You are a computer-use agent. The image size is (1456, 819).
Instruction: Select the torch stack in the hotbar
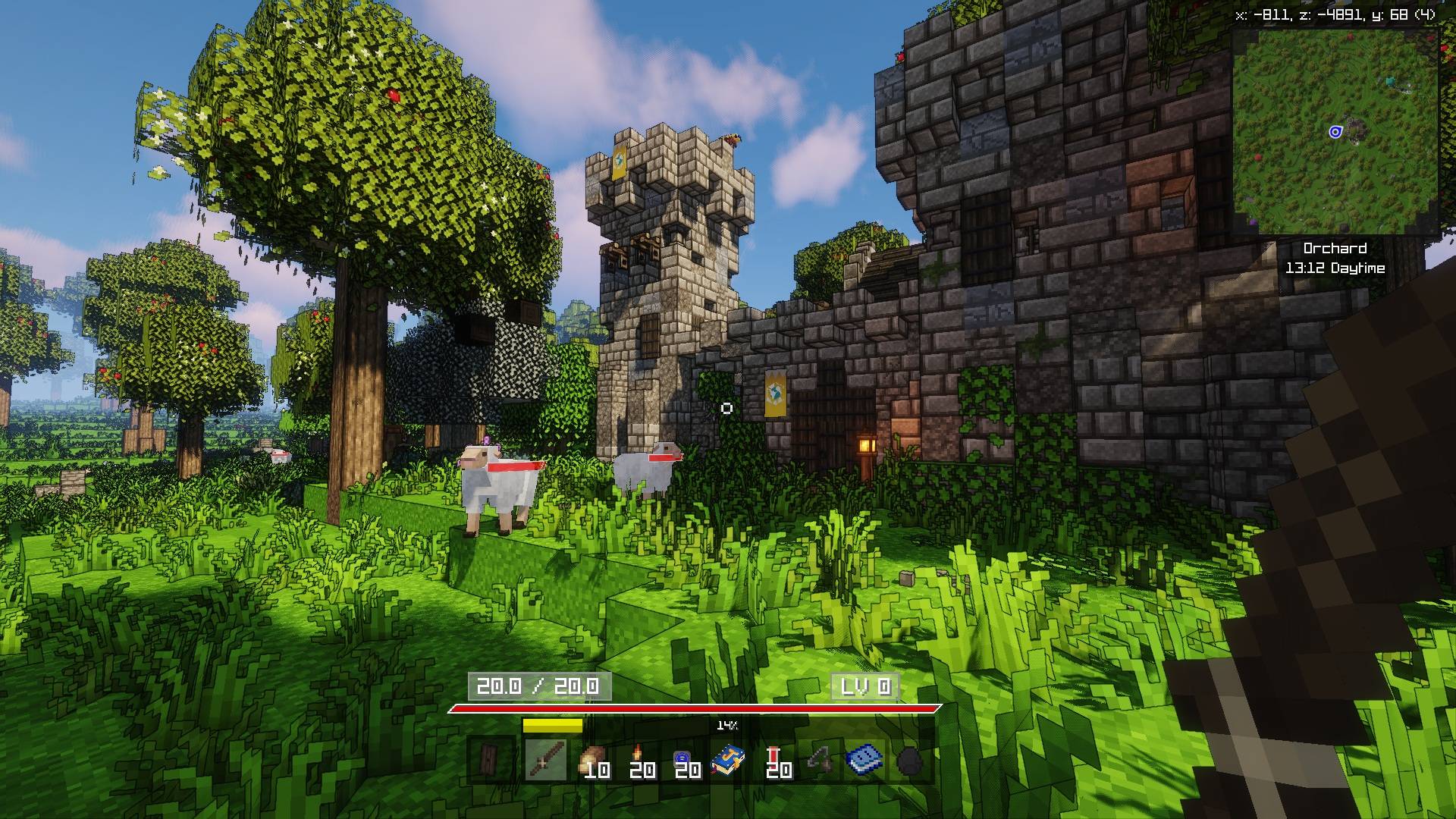tap(639, 761)
